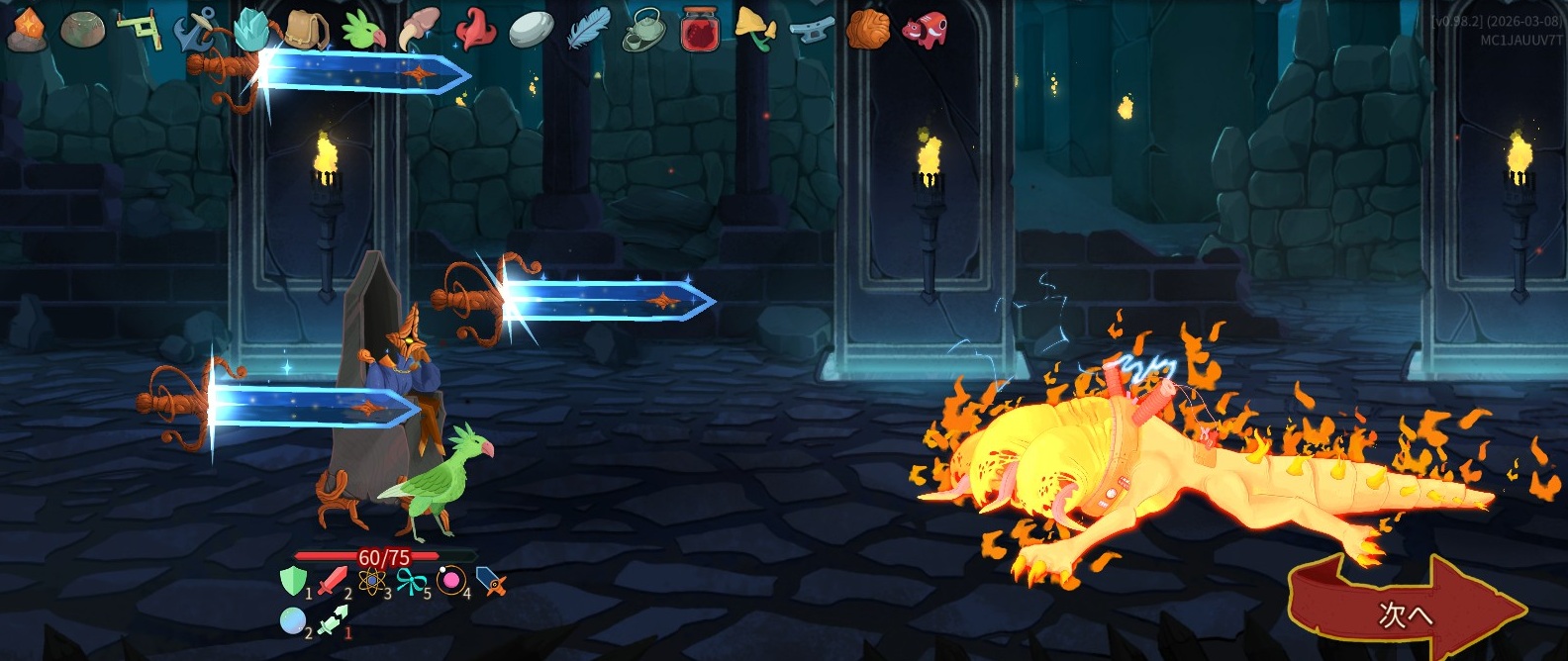
Task: Inspect the orange crystal relic
Action: point(26,29)
